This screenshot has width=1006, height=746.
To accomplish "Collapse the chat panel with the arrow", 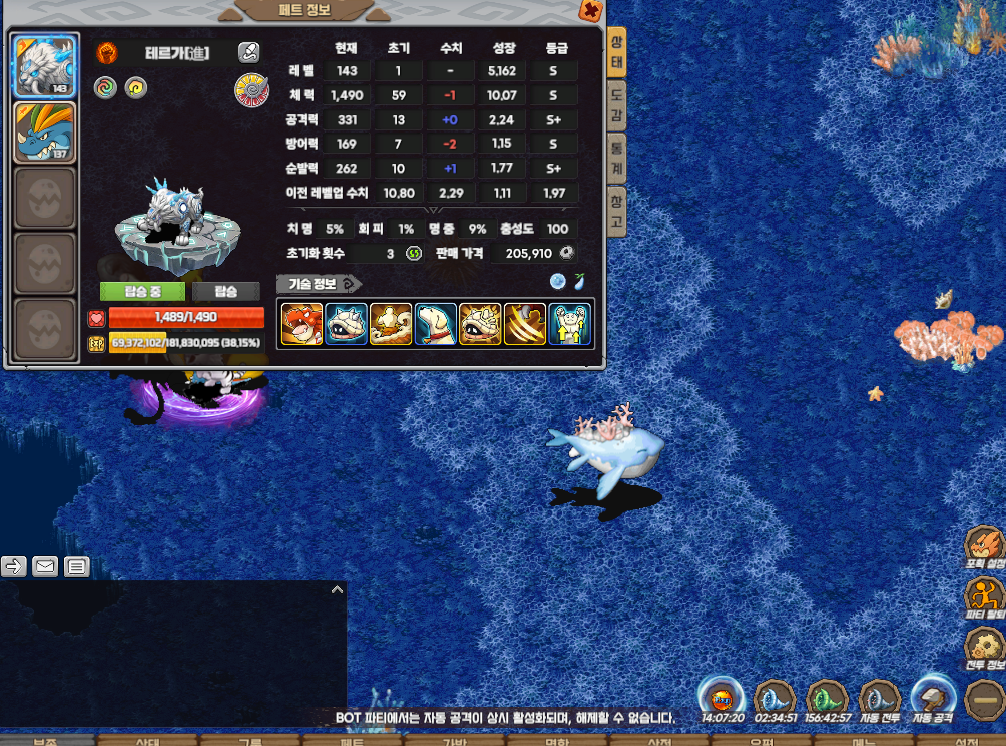I will pos(337,590).
